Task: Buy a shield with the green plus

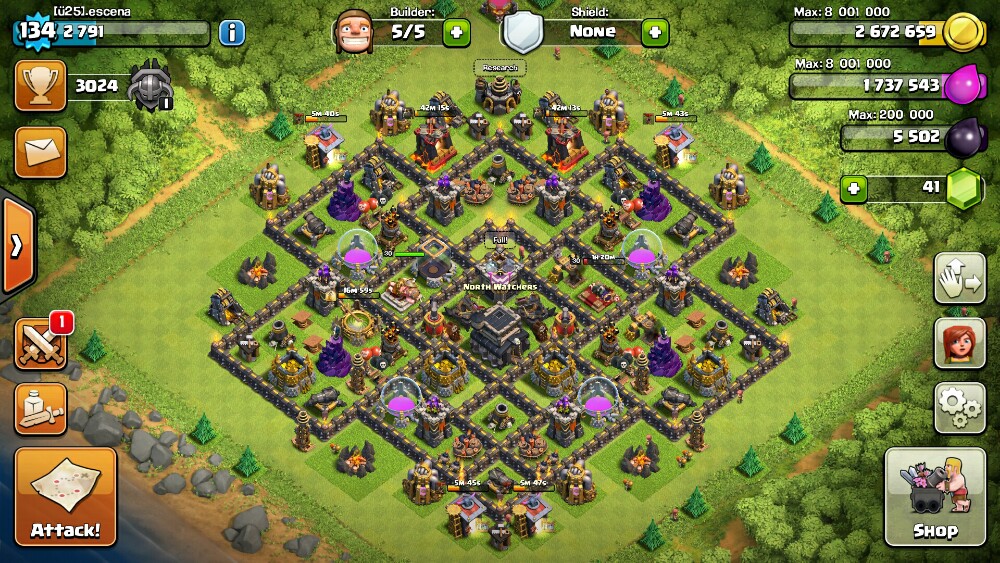Action: point(655,31)
